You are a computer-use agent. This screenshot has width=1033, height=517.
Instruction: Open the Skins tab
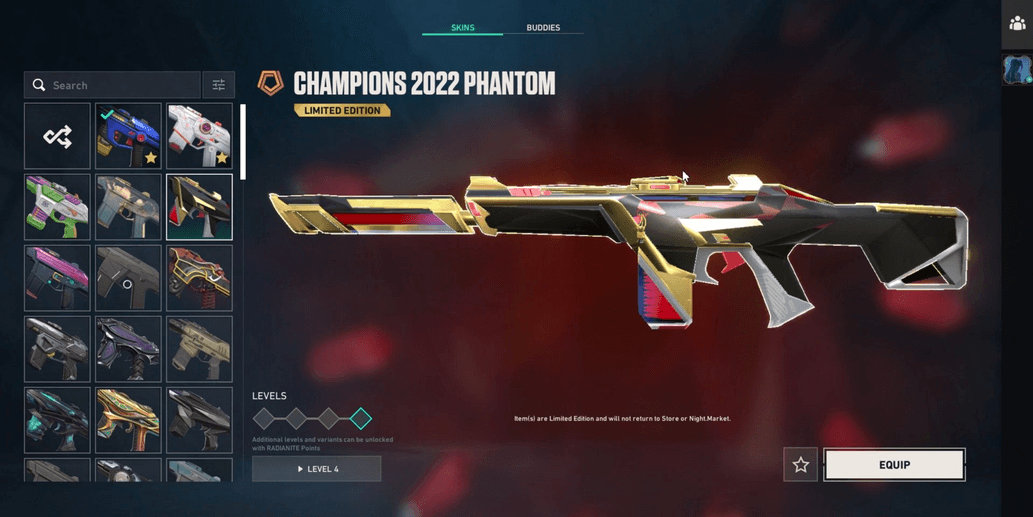tap(462, 28)
